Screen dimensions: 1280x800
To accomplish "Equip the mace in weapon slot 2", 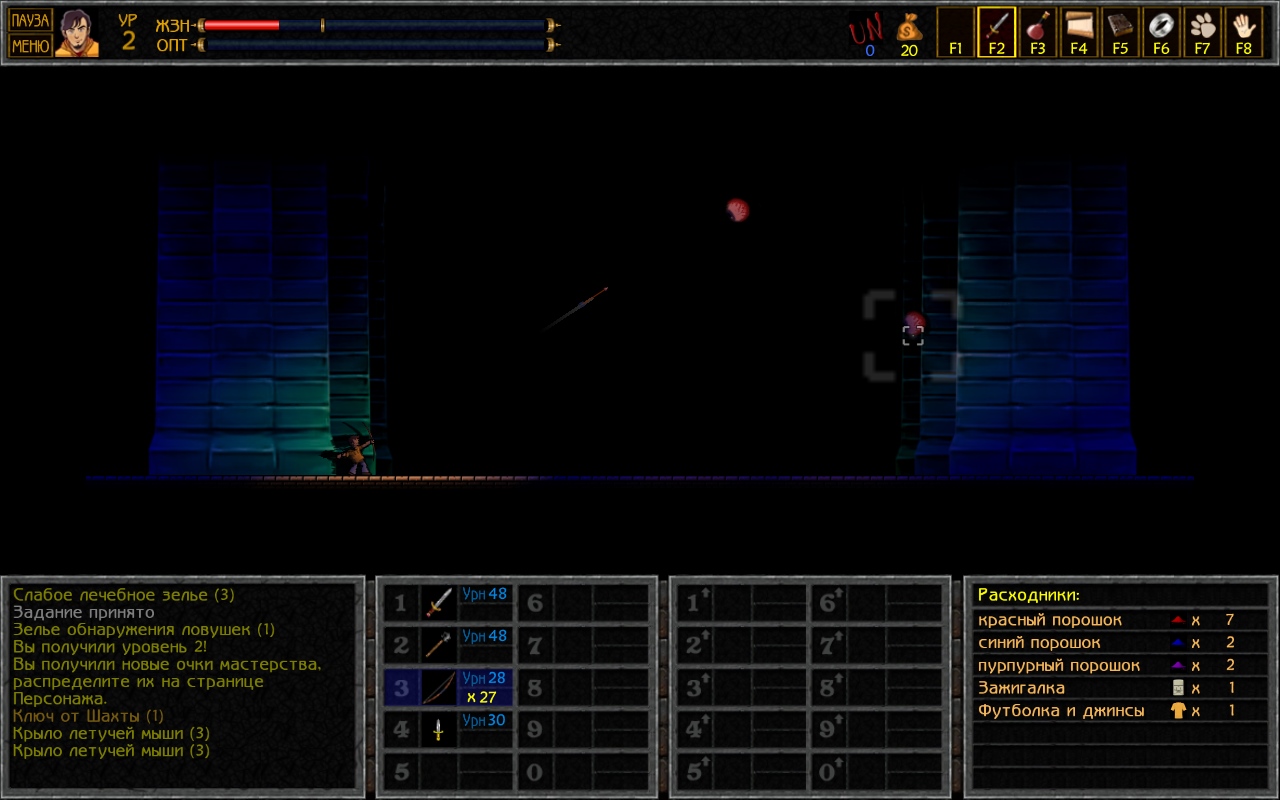I will click(x=439, y=645).
